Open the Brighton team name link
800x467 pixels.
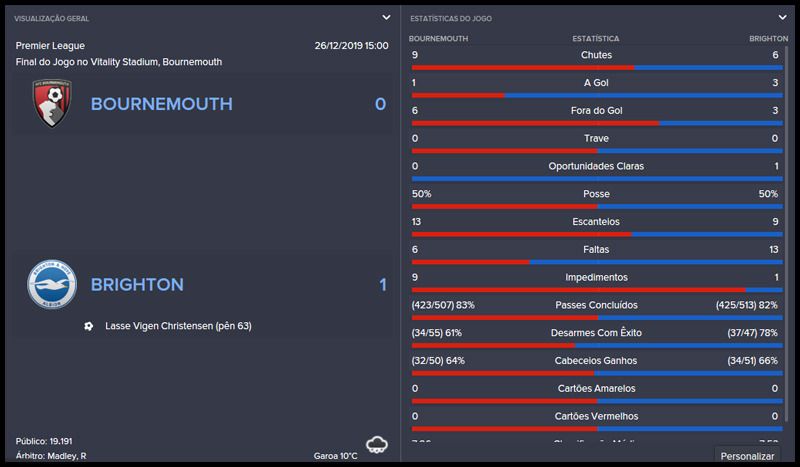pyautogui.click(x=137, y=285)
